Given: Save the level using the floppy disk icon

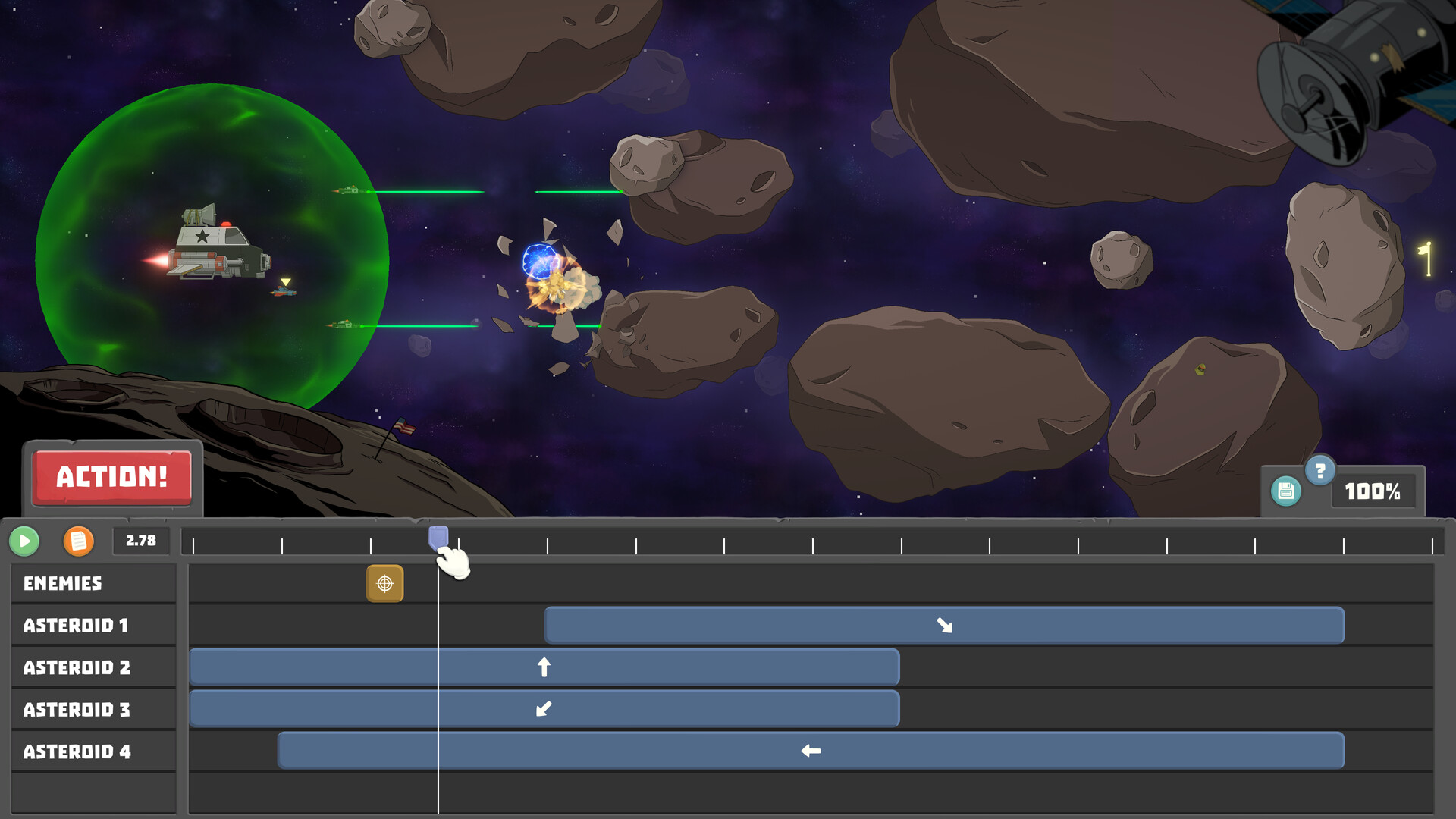Looking at the screenshot, I should point(1287,491).
